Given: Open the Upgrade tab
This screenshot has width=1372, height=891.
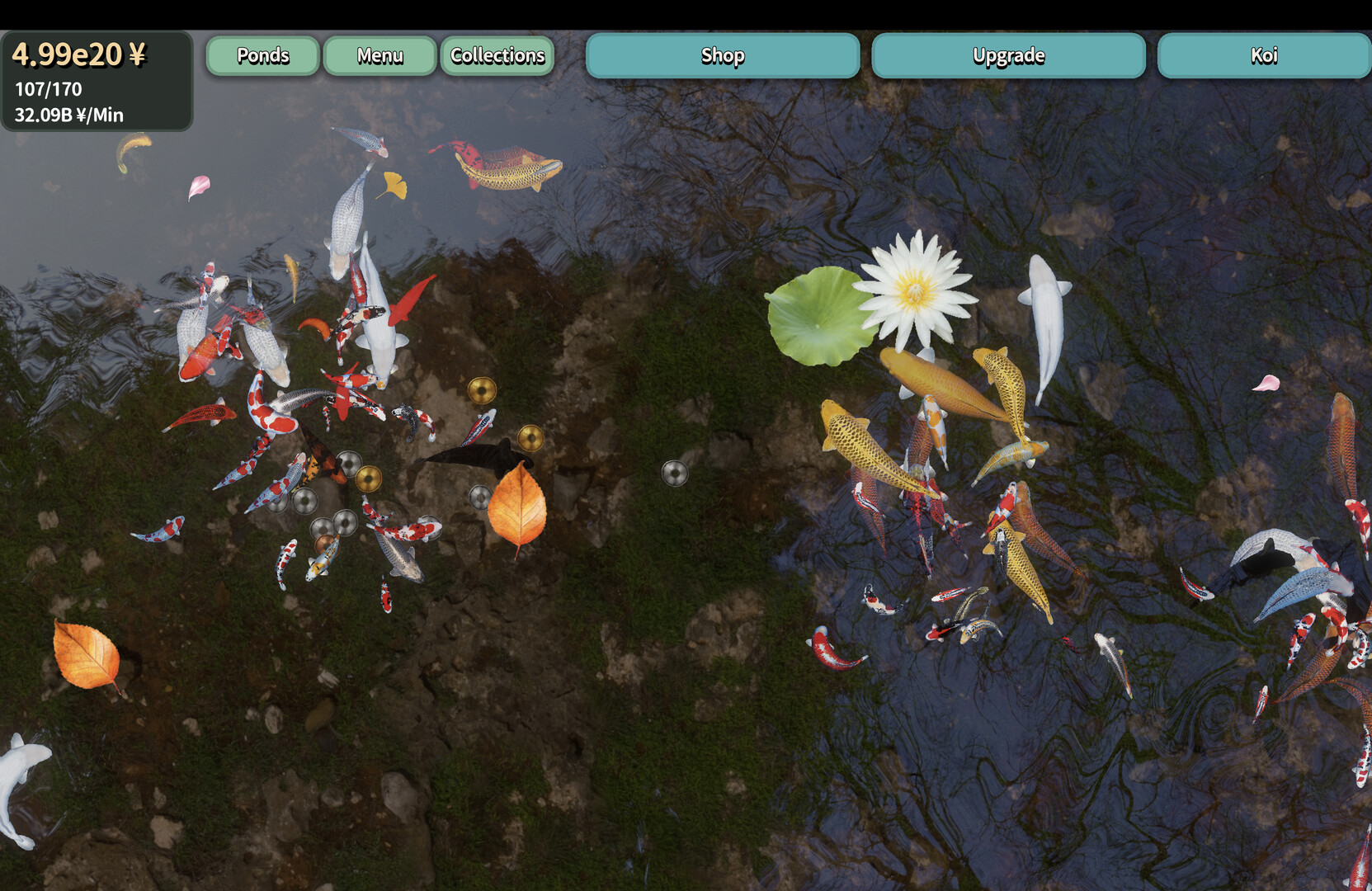Looking at the screenshot, I should (1008, 56).
